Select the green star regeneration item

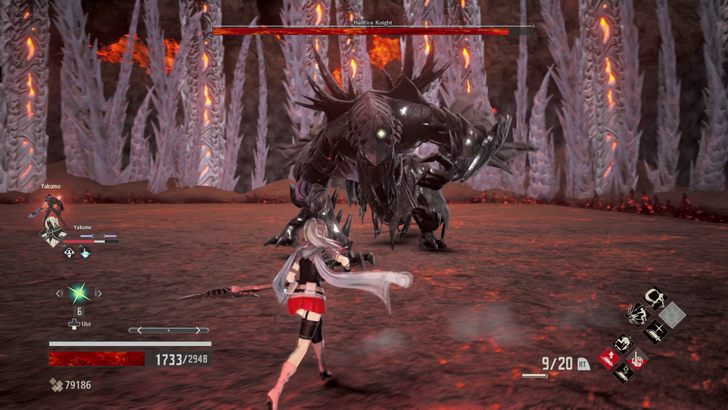(78, 293)
